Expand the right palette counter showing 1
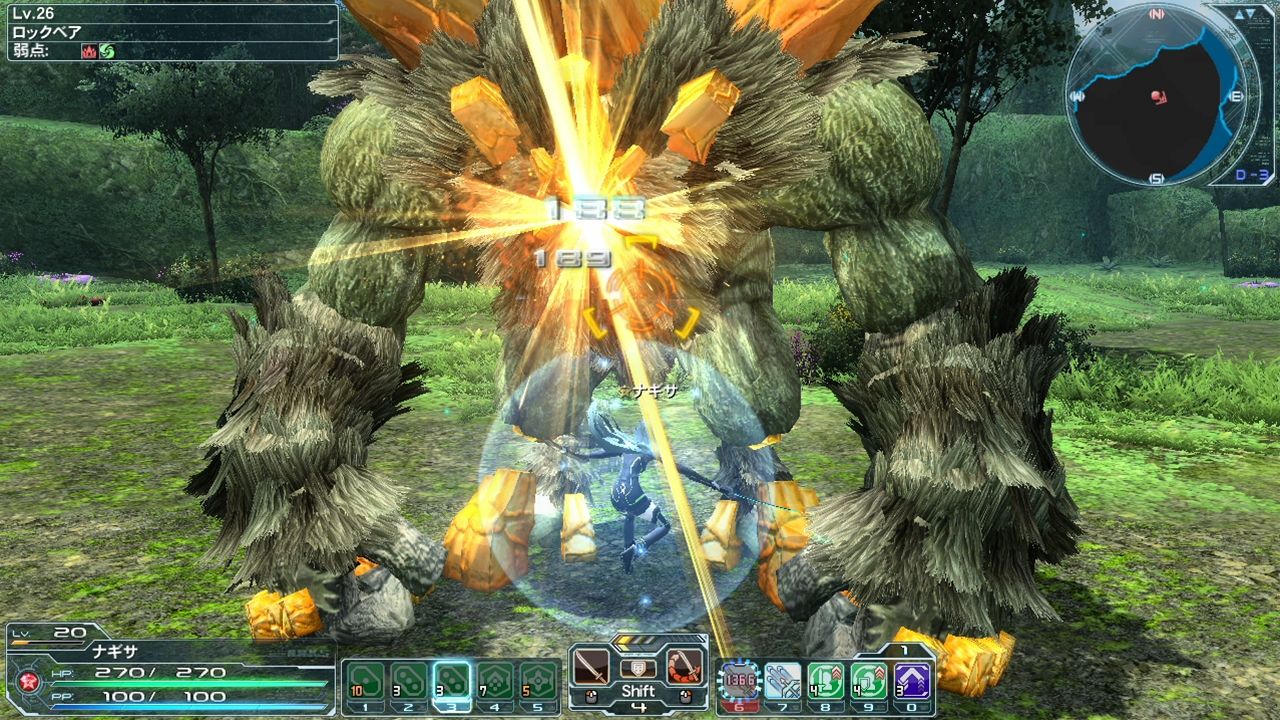The height and width of the screenshot is (720, 1280). 902,648
